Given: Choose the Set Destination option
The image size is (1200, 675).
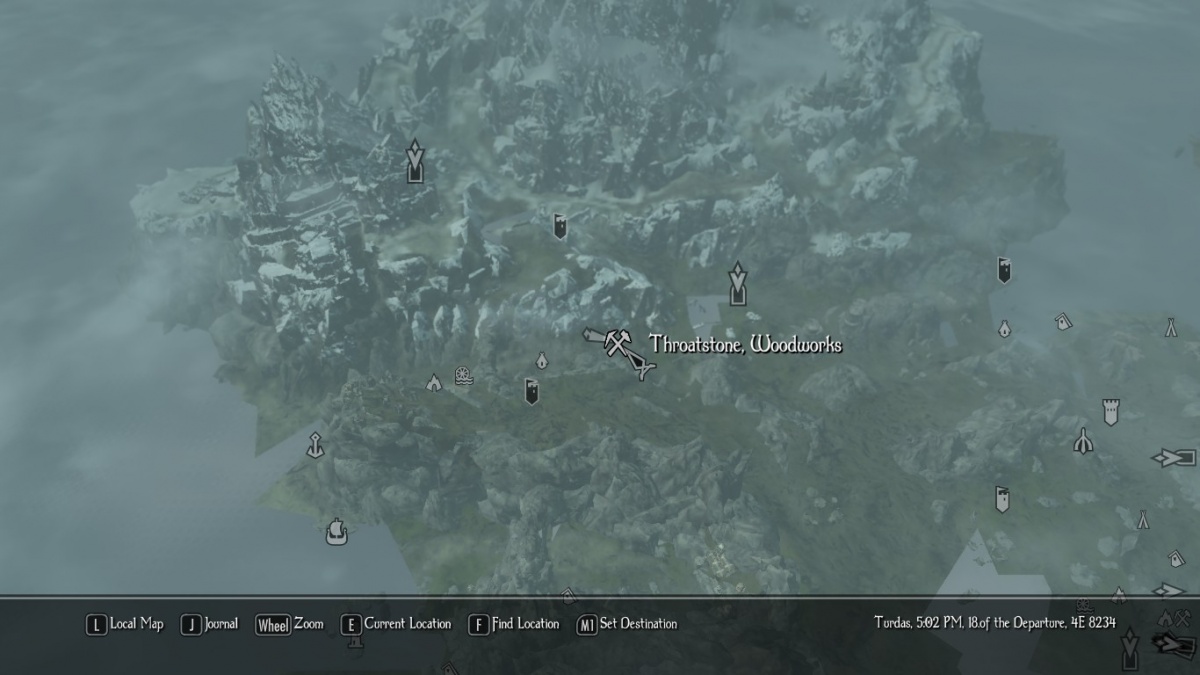Looking at the screenshot, I should coord(627,624).
